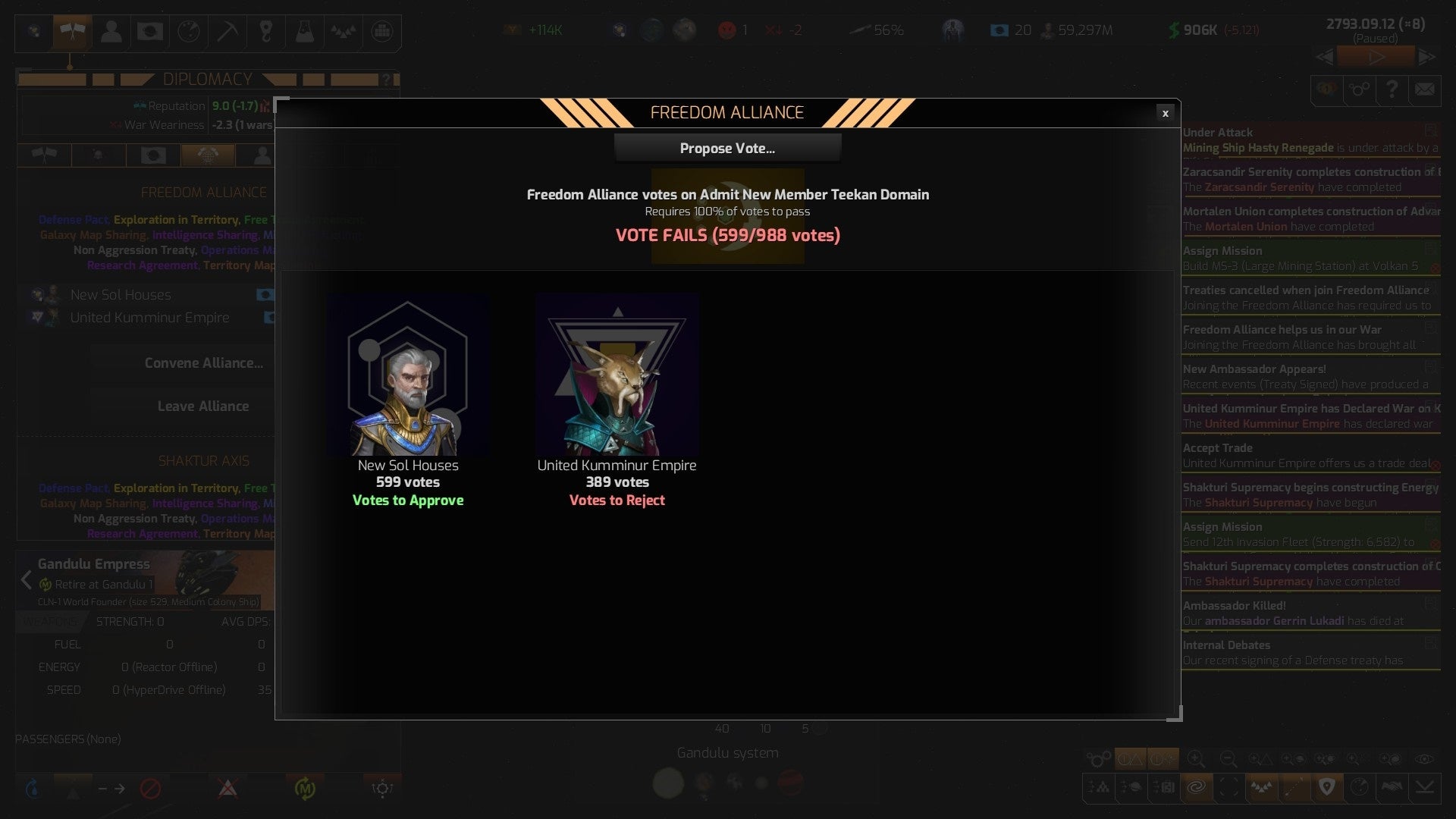Zoom in using the magnifier-plus icon
The height and width of the screenshot is (819, 1456).
pos(1197,759)
